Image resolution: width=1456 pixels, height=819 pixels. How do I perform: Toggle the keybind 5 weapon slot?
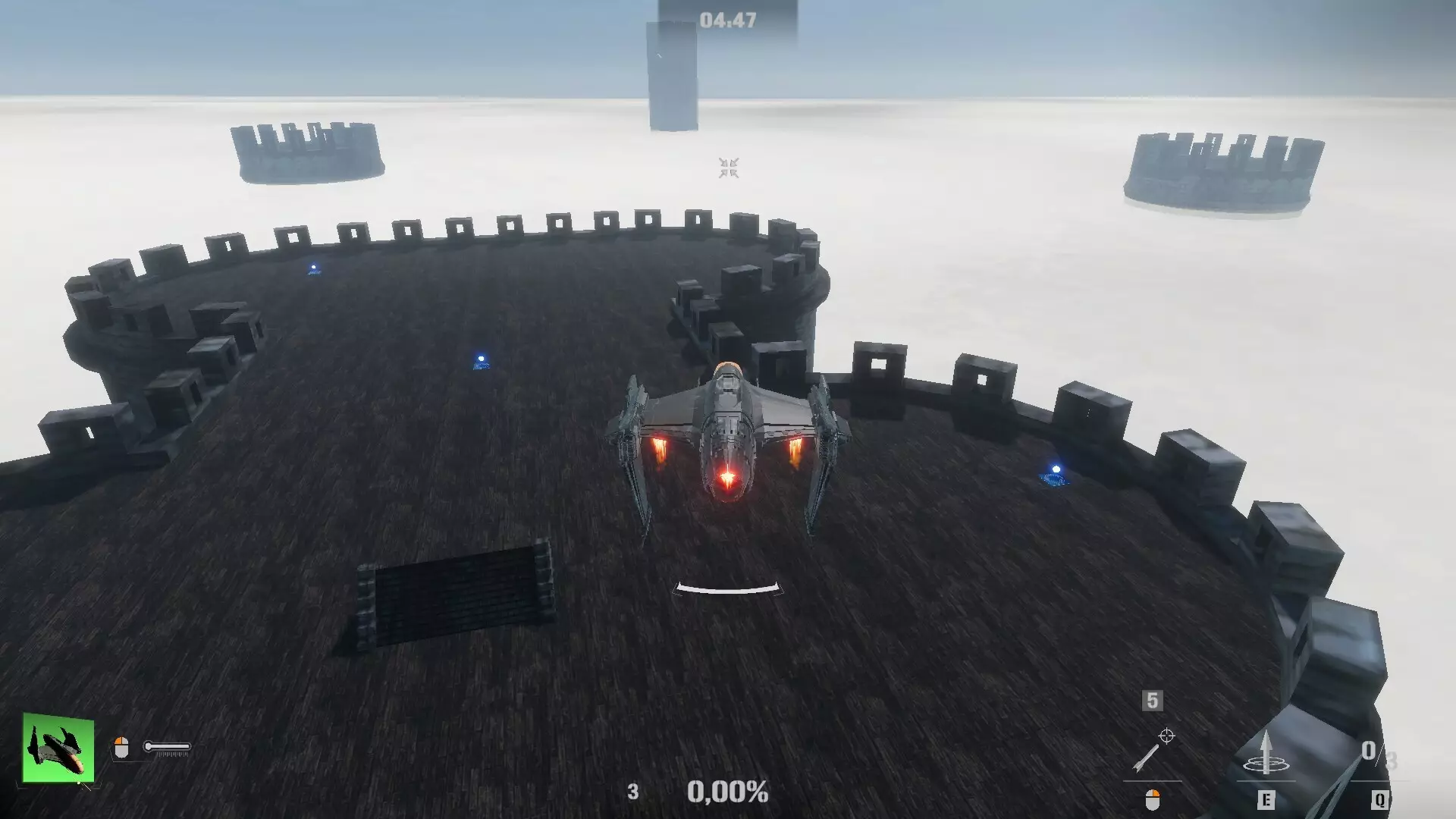tap(1151, 700)
